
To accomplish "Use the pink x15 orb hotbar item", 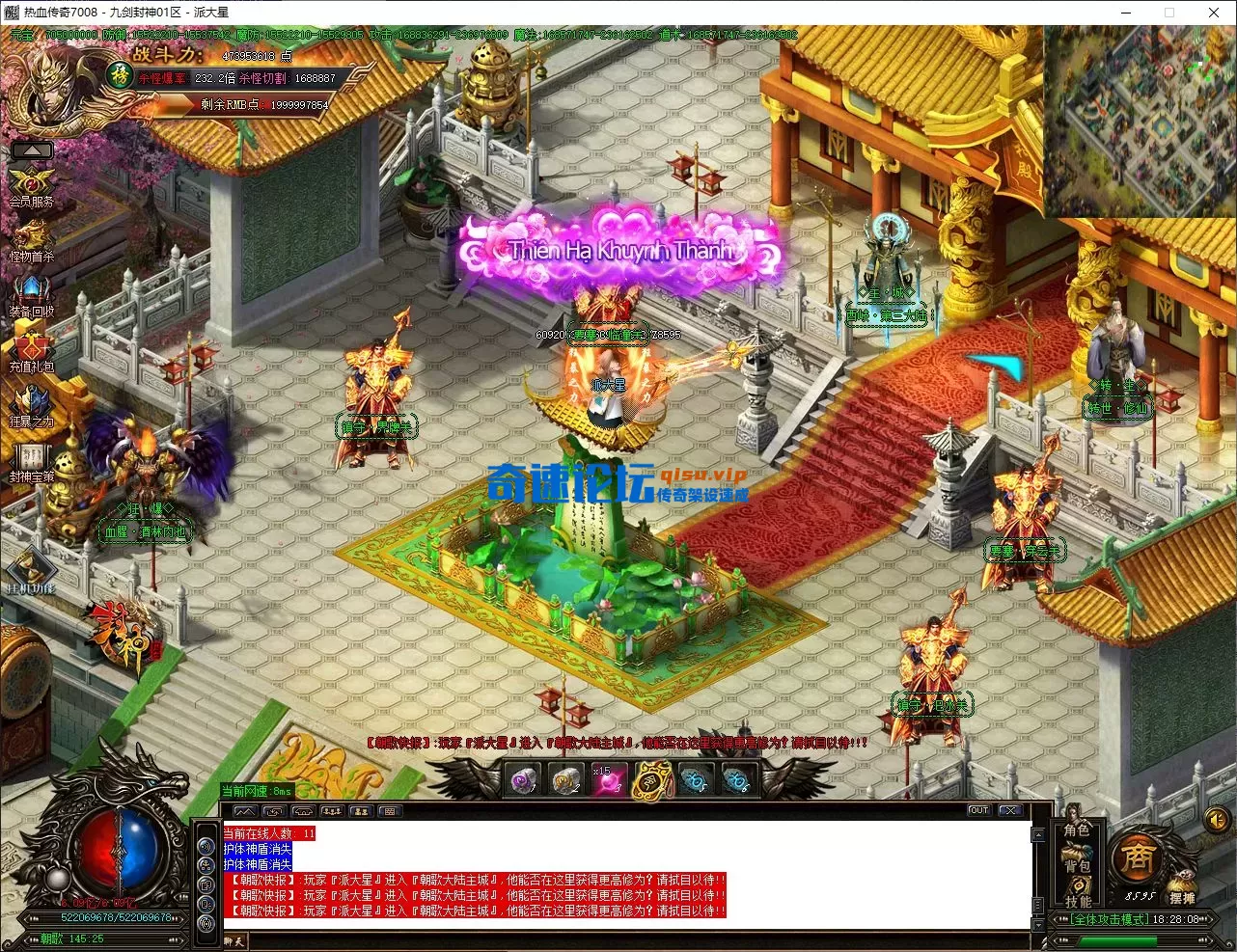I will tap(609, 779).
